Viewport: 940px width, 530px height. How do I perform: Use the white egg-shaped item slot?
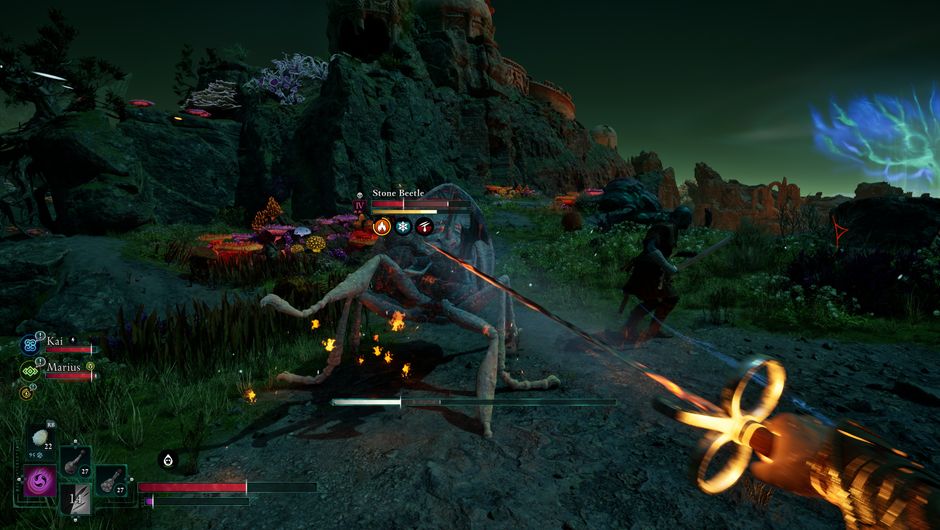(x=39, y=438)
